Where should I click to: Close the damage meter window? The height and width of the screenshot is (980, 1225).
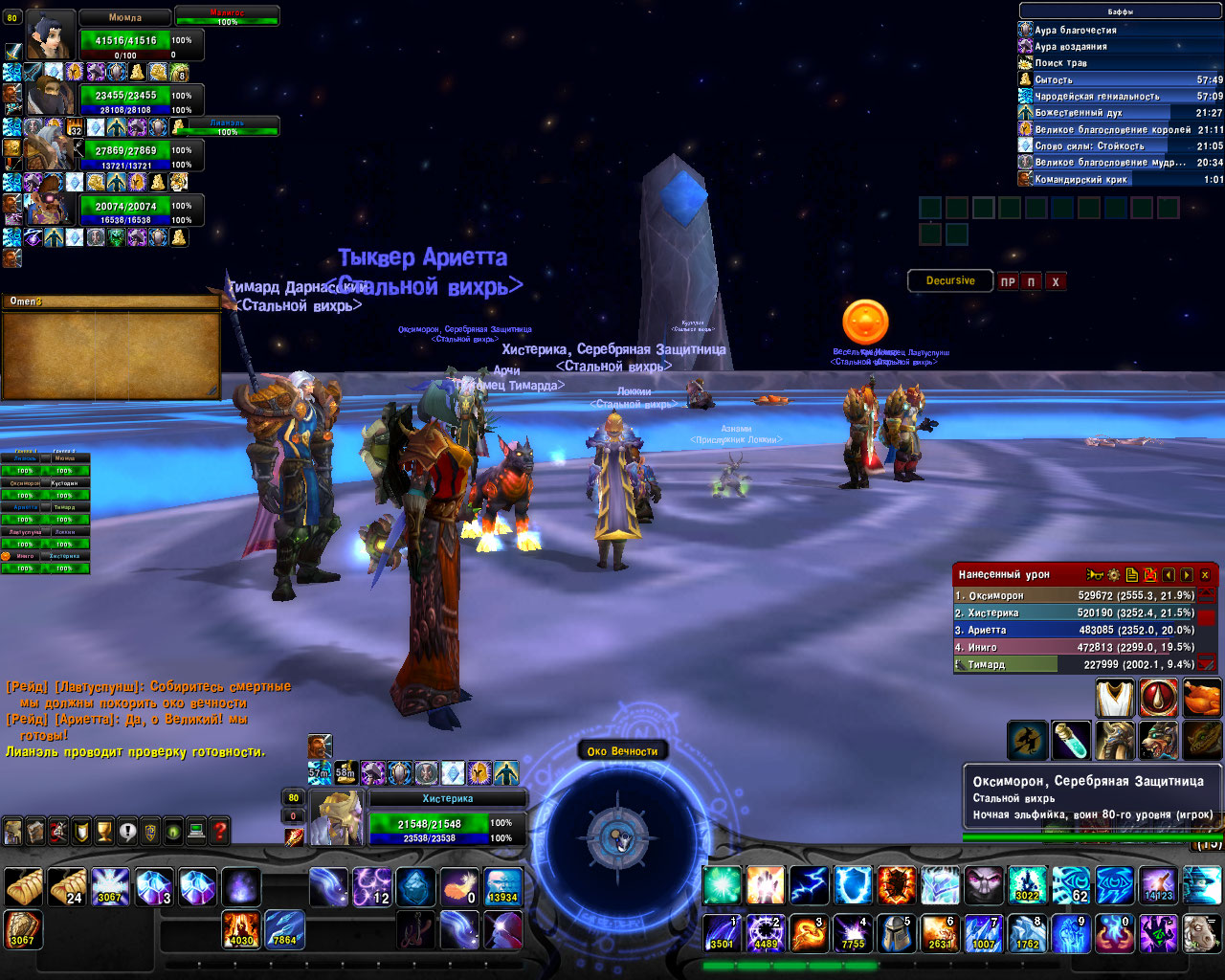point(1205,575)
